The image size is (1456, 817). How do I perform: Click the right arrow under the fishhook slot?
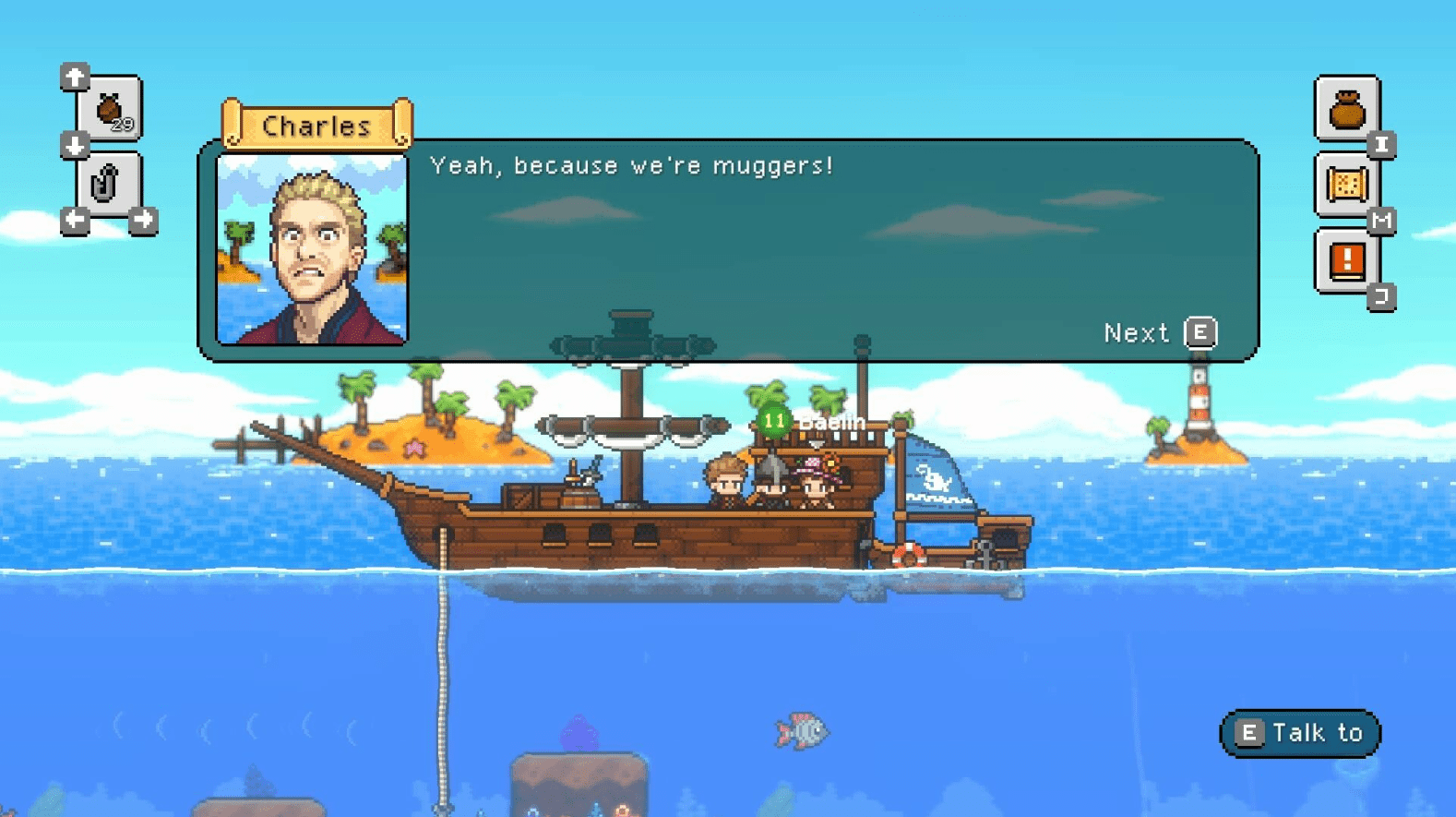click(x=144, y=219)
